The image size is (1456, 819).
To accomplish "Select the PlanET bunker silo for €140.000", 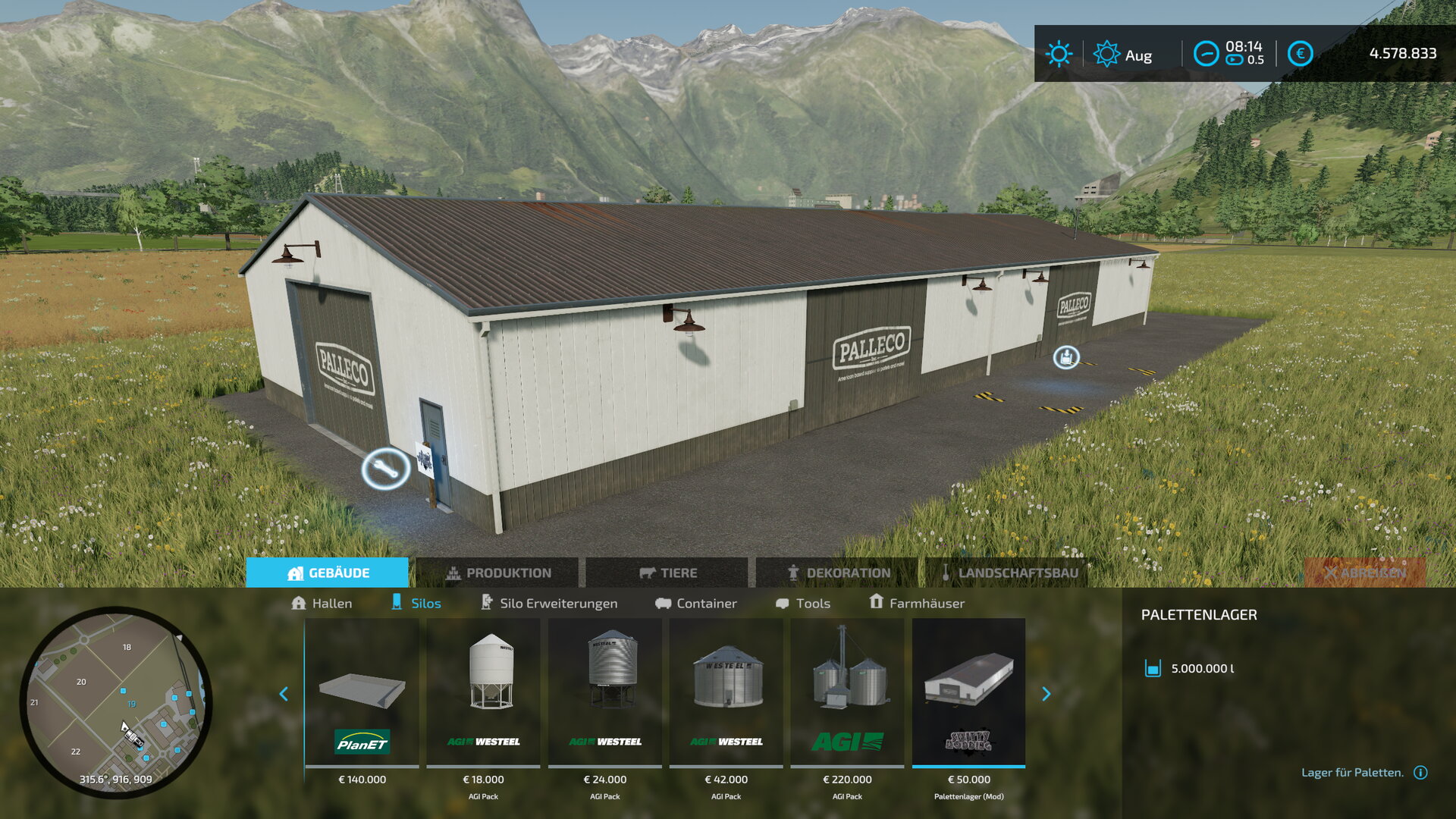I will point(362,694).
